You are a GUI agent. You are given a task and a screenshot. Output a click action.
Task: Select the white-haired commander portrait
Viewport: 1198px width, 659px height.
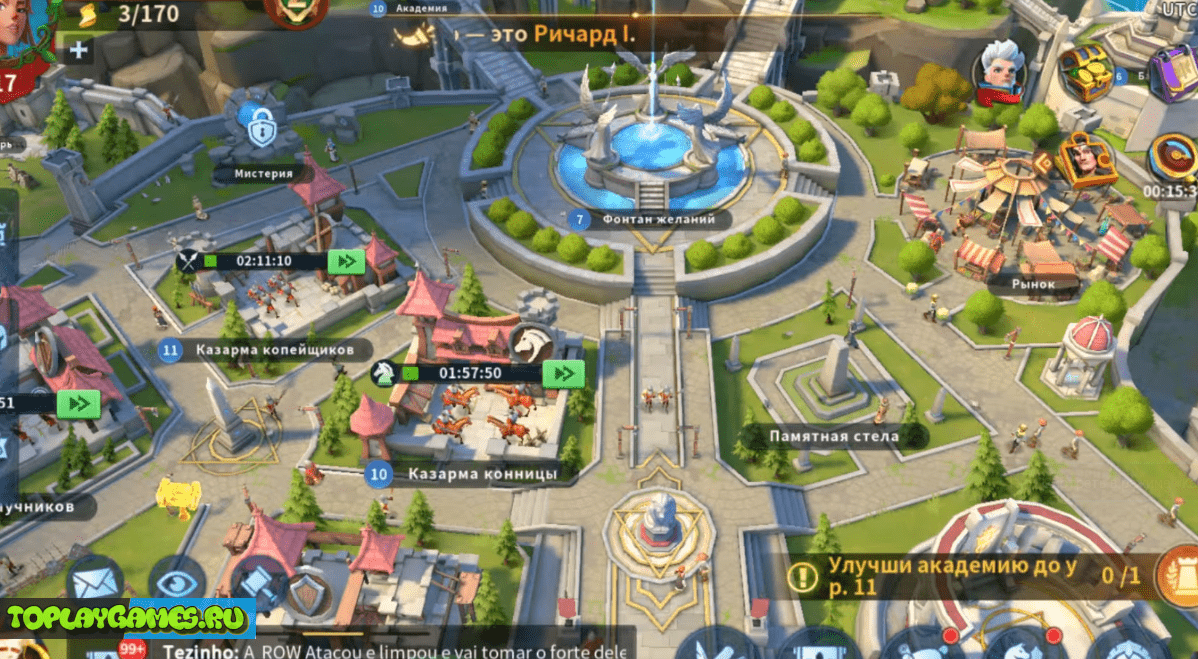[x=1001, y=70]
